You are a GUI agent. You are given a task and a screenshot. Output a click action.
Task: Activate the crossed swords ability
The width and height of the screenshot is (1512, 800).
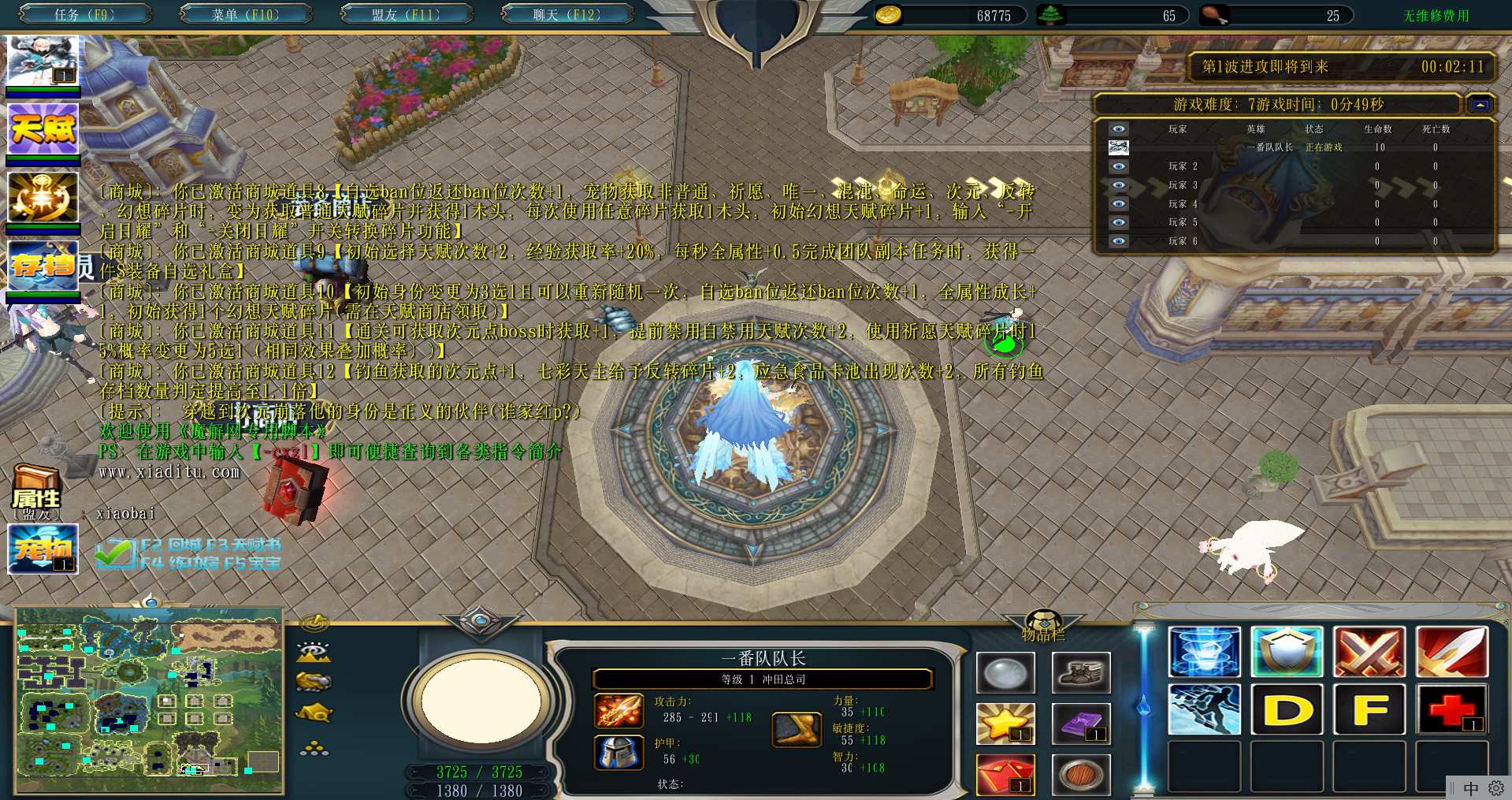tap(1369, 652)
